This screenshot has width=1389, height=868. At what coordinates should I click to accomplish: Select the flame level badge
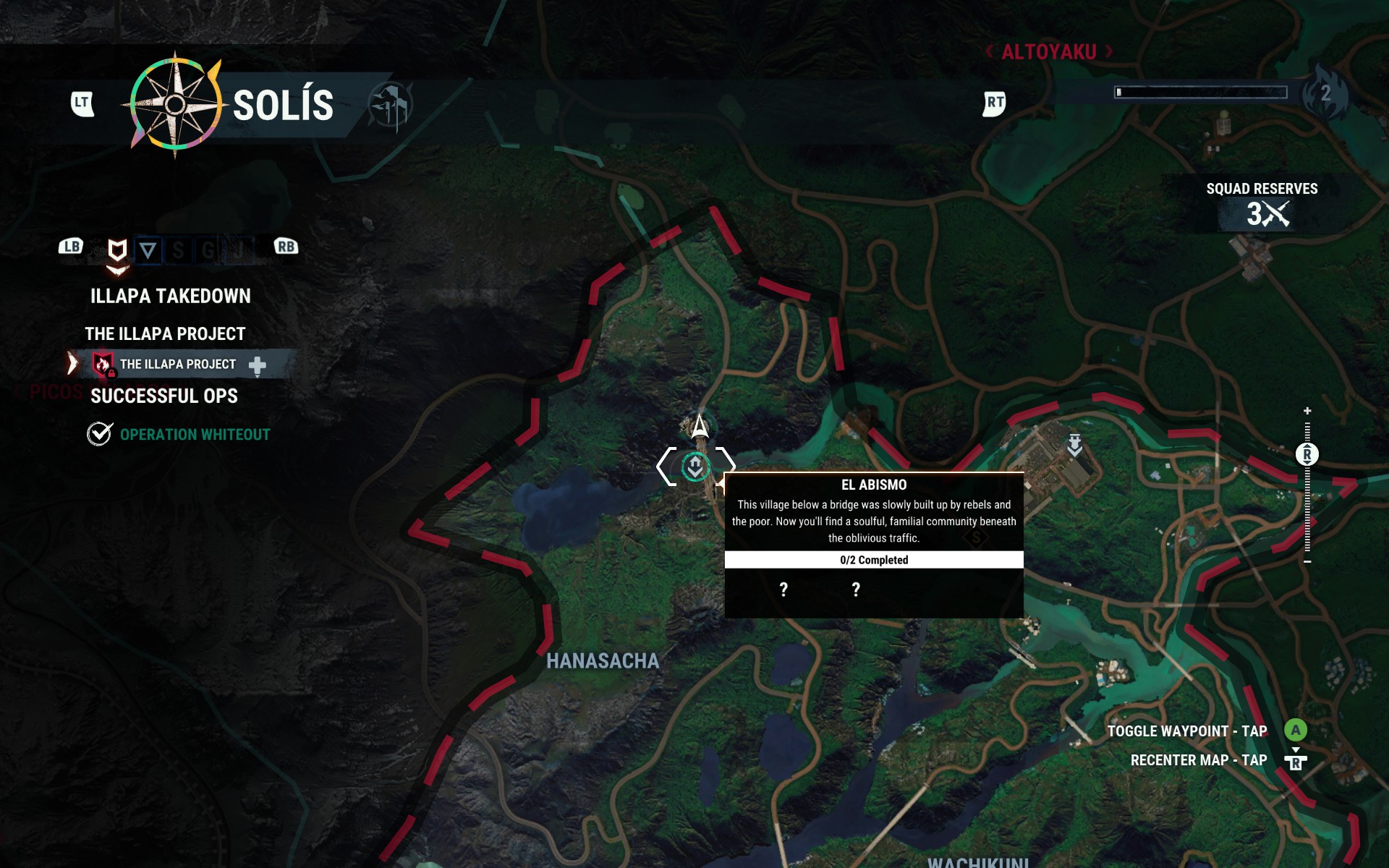tap(1325, 93)
